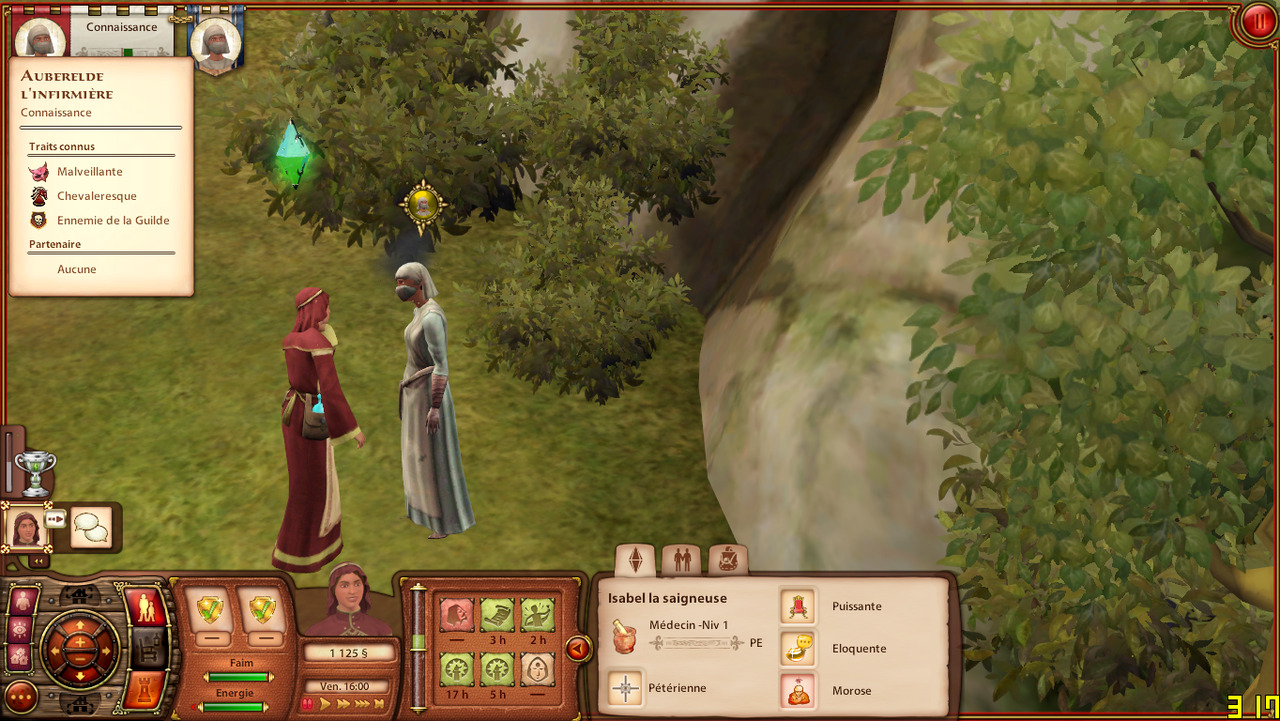Click the Morose trait icon
1280x721 pixels.
point(798,691)
